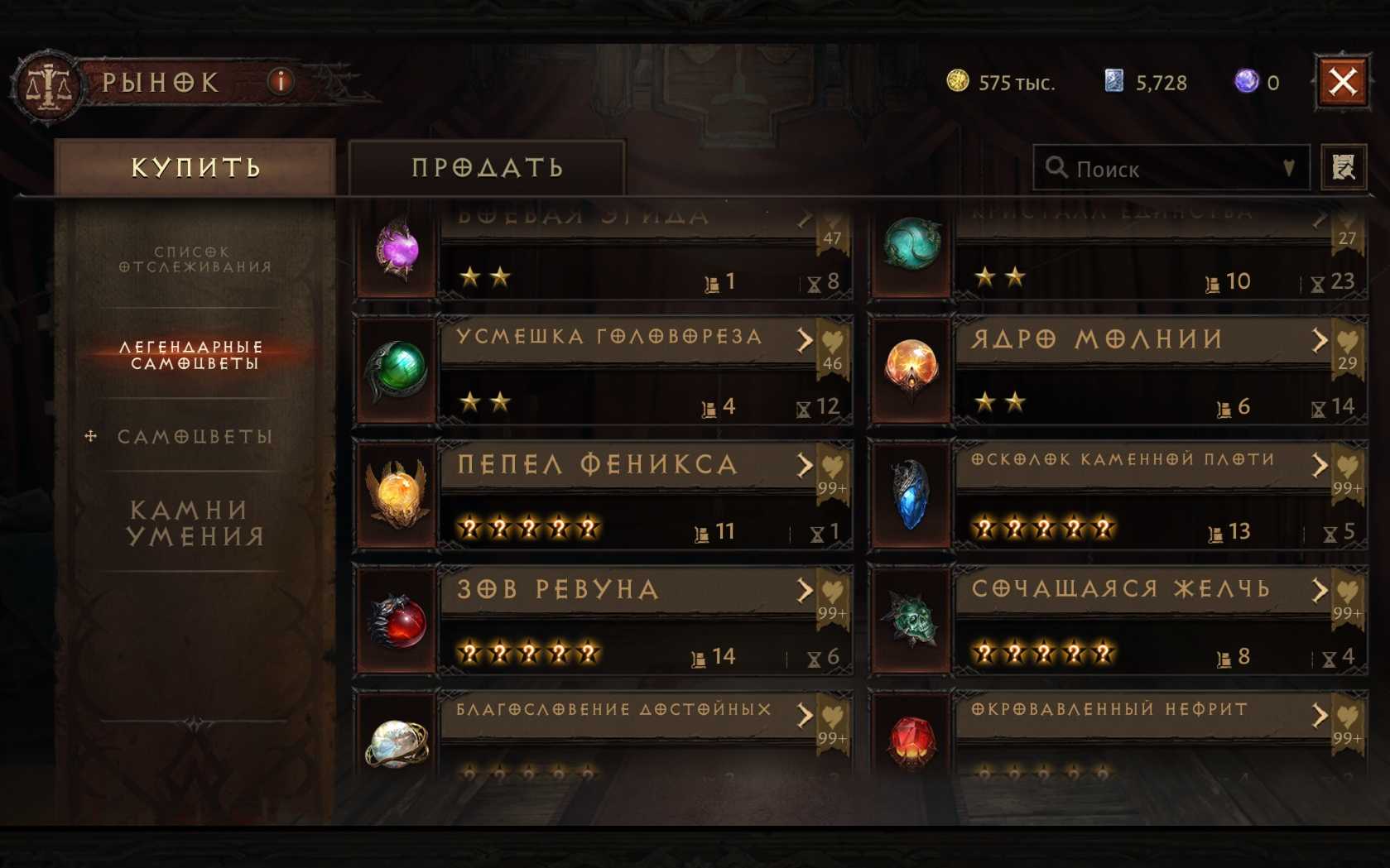Expand the Самоцветы category
Image resolution: width=1390 pixels, height=868 pixels.
tap(195, 436)
